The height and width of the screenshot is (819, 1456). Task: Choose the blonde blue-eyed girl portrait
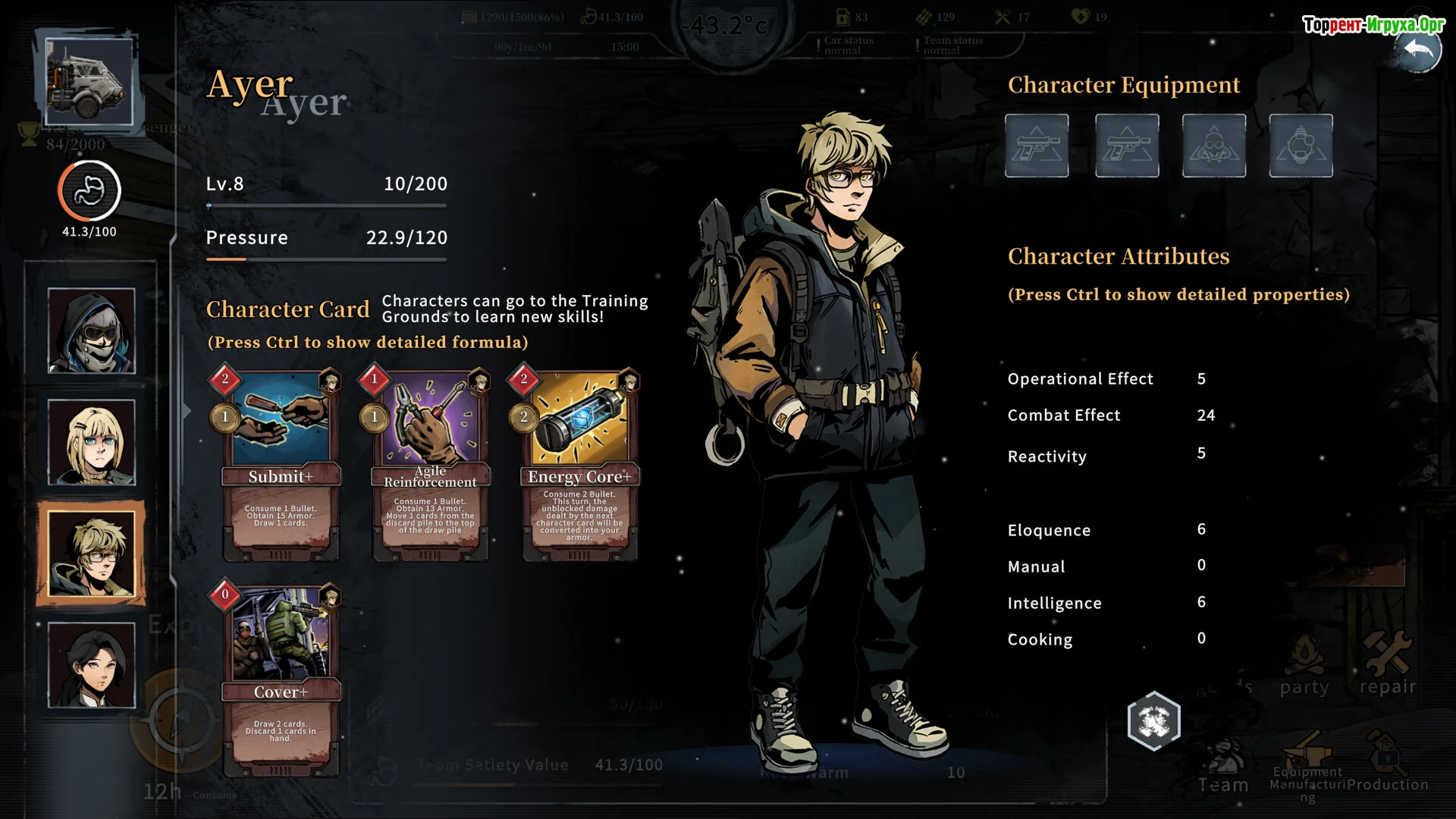point(92,442)
